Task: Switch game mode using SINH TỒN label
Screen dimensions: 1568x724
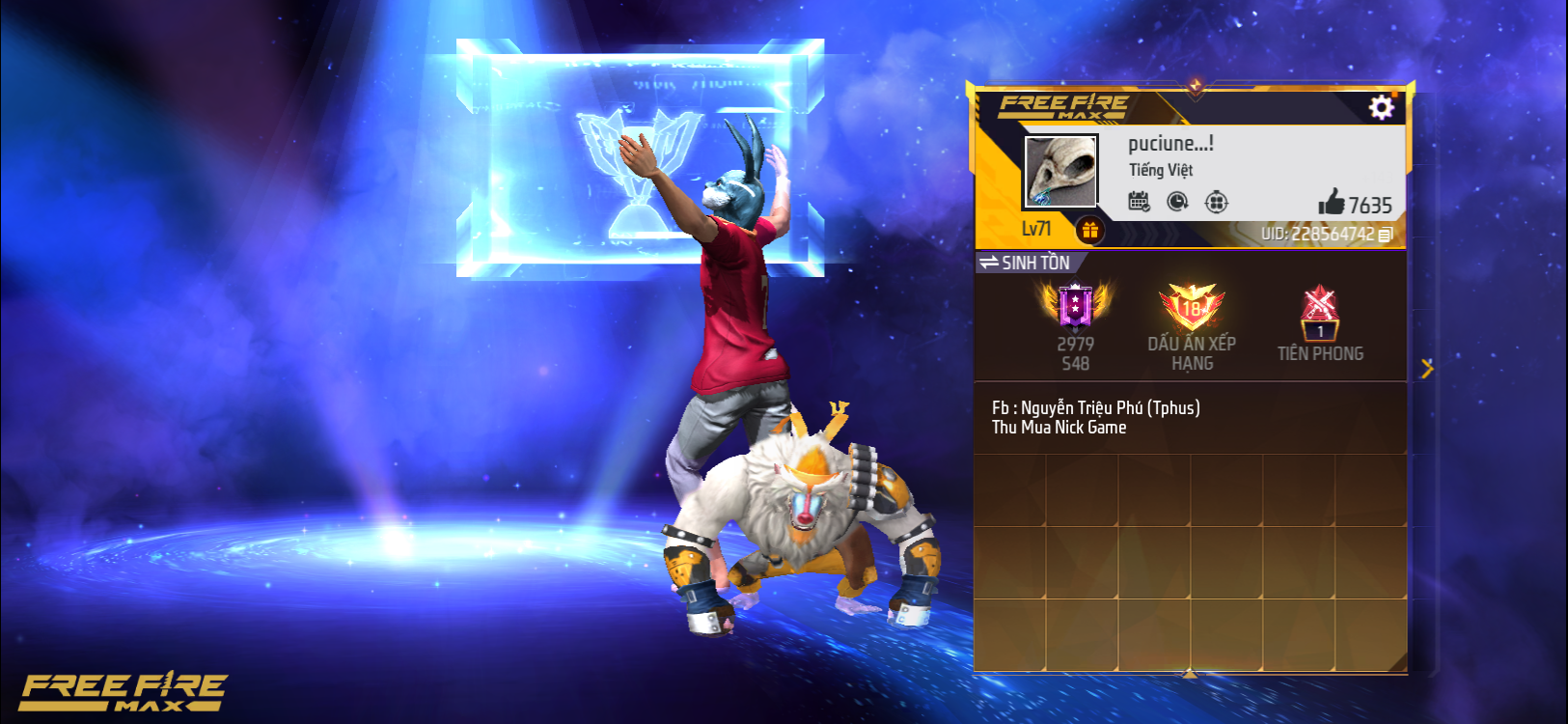Action: tap(1035, 262)
